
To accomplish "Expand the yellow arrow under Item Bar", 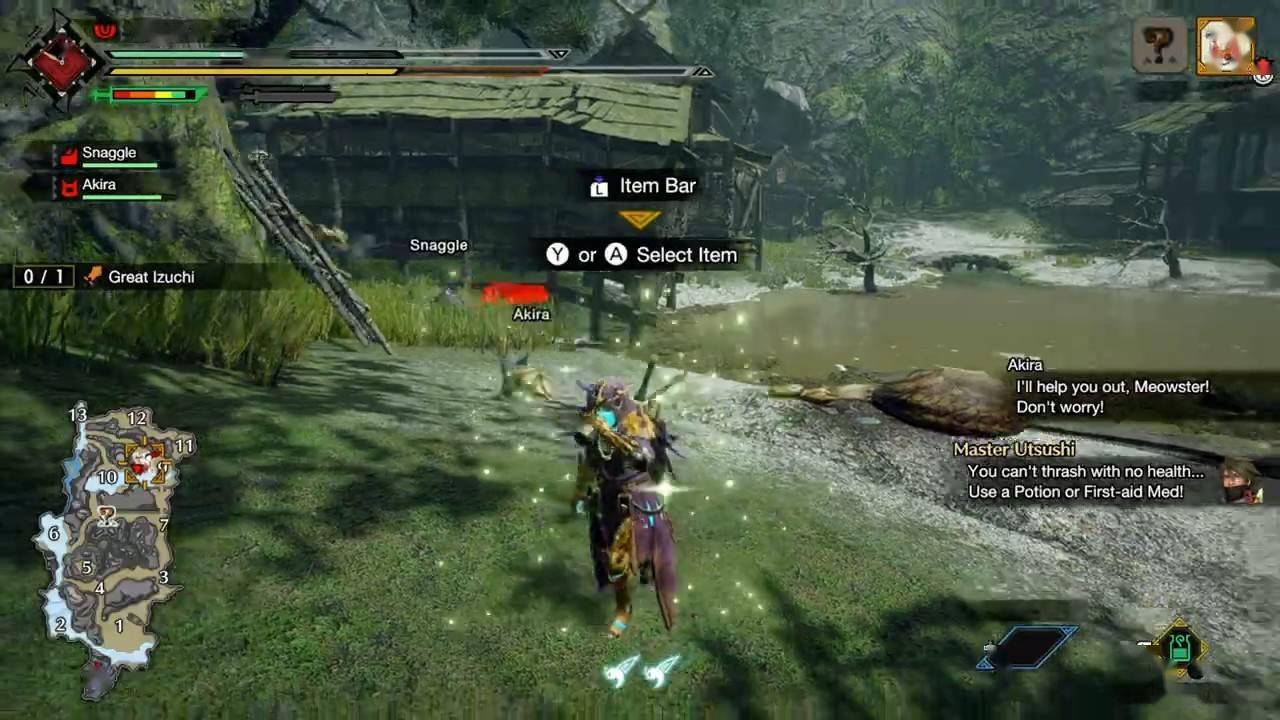I will pyautogui.click(x=640, y=215).
